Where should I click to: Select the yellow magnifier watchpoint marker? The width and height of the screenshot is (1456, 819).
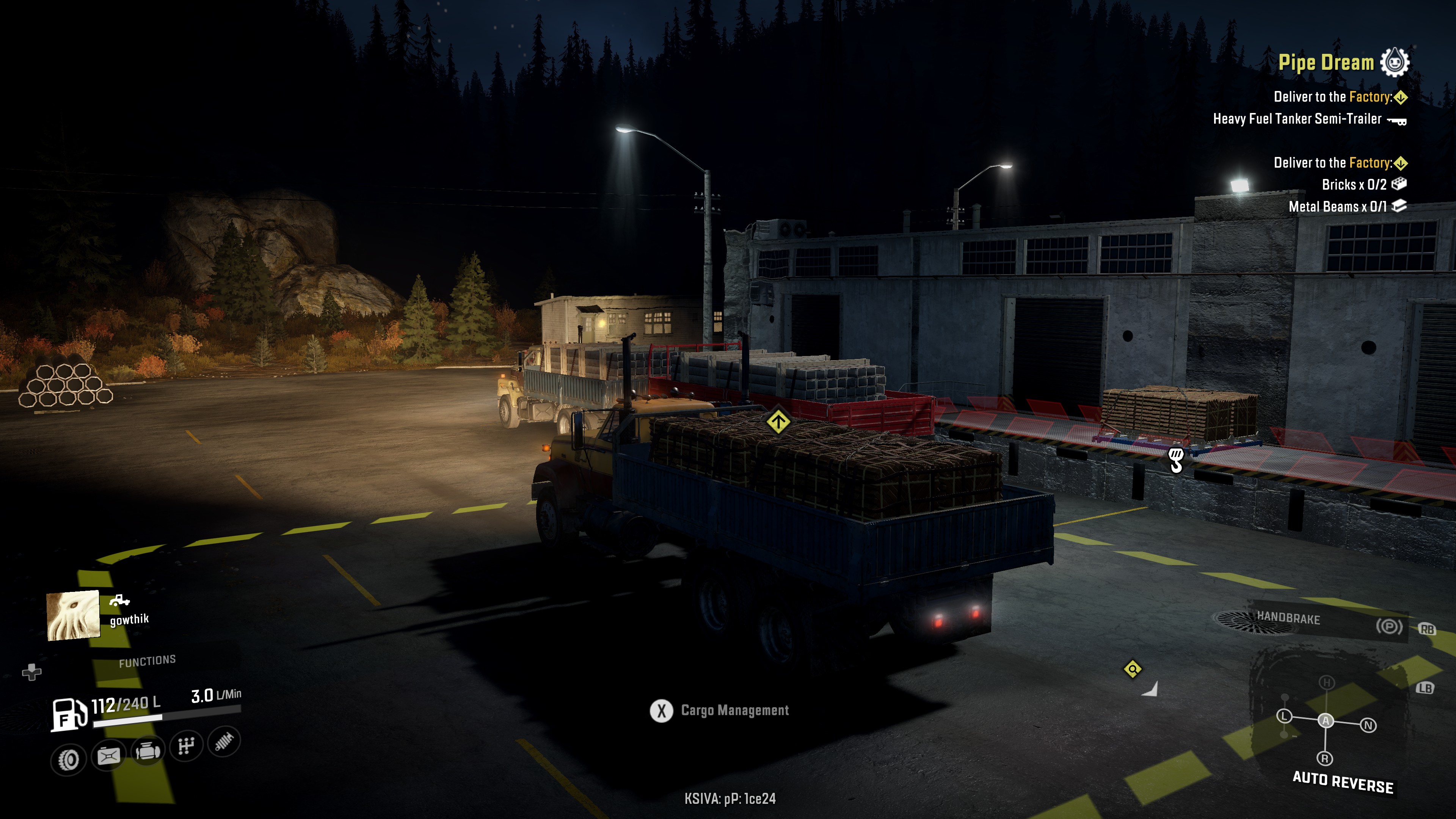1132,670
